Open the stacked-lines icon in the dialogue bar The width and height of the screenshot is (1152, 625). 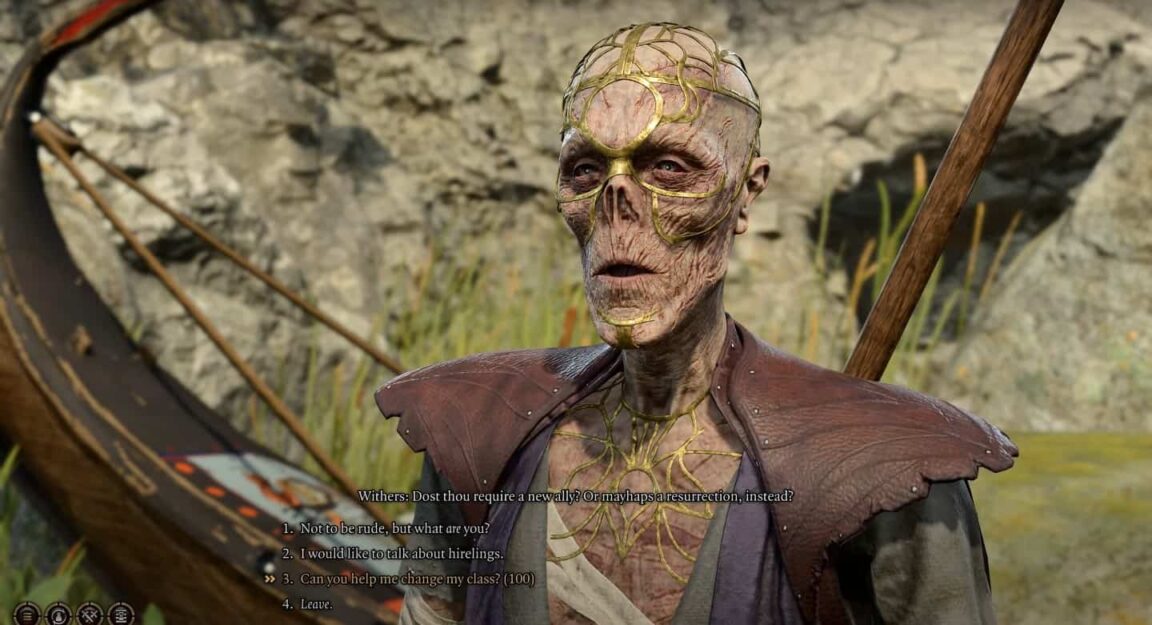pos(27,613)
